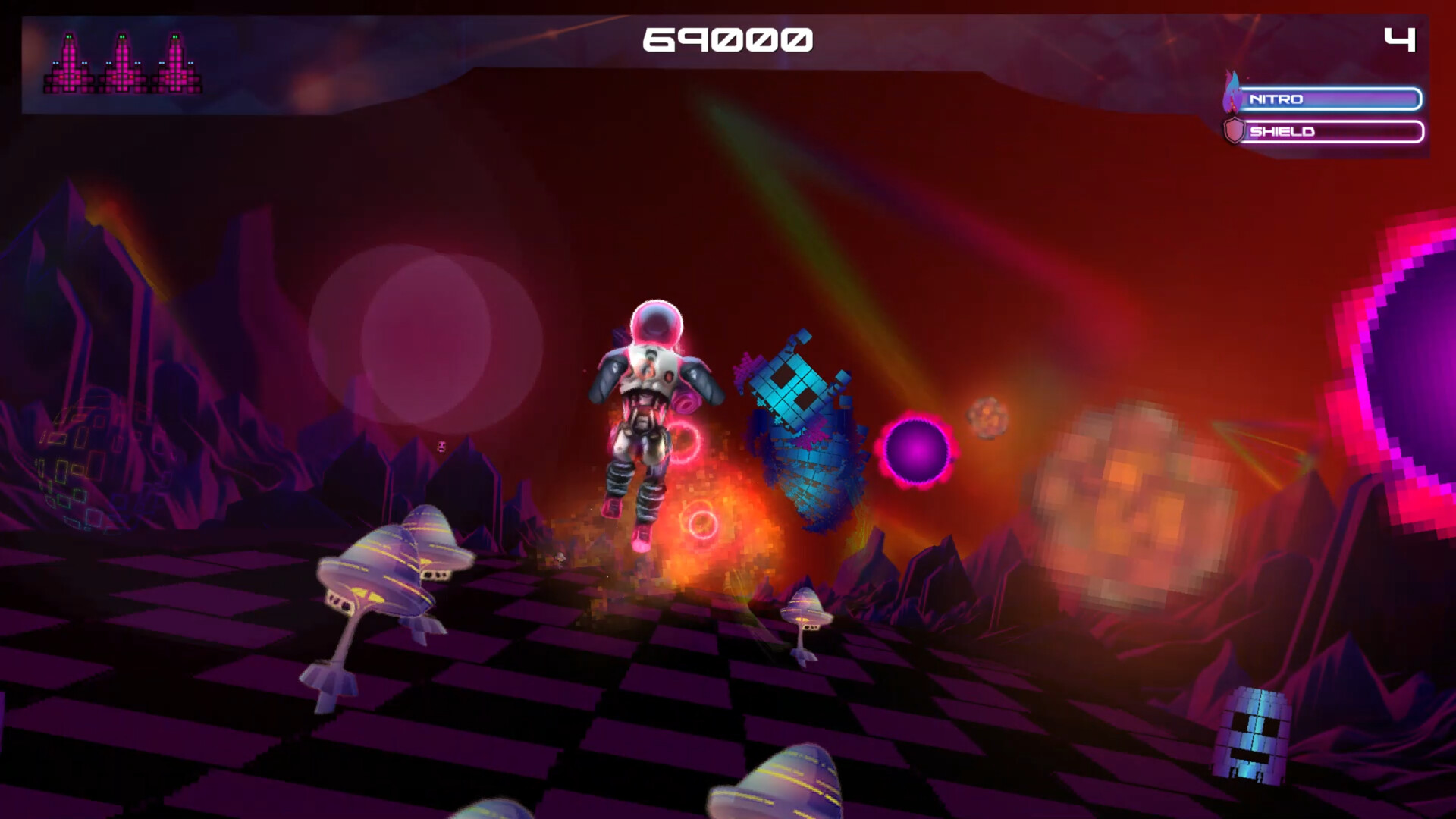Enable shield by clicking its shield badge
Screen dimensions: 1456x819
tap(1234, 132)
